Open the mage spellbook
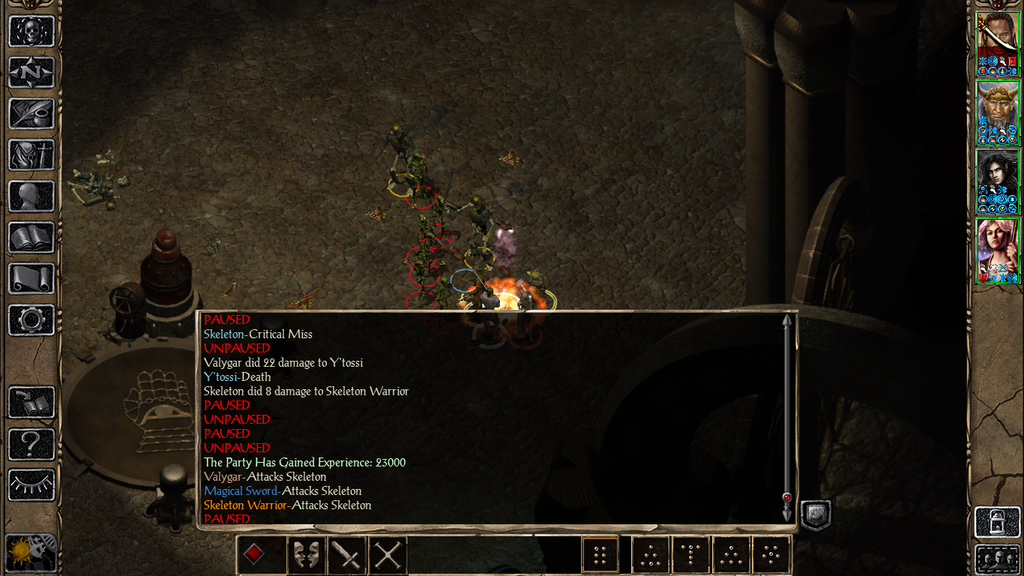 [31, 237]
